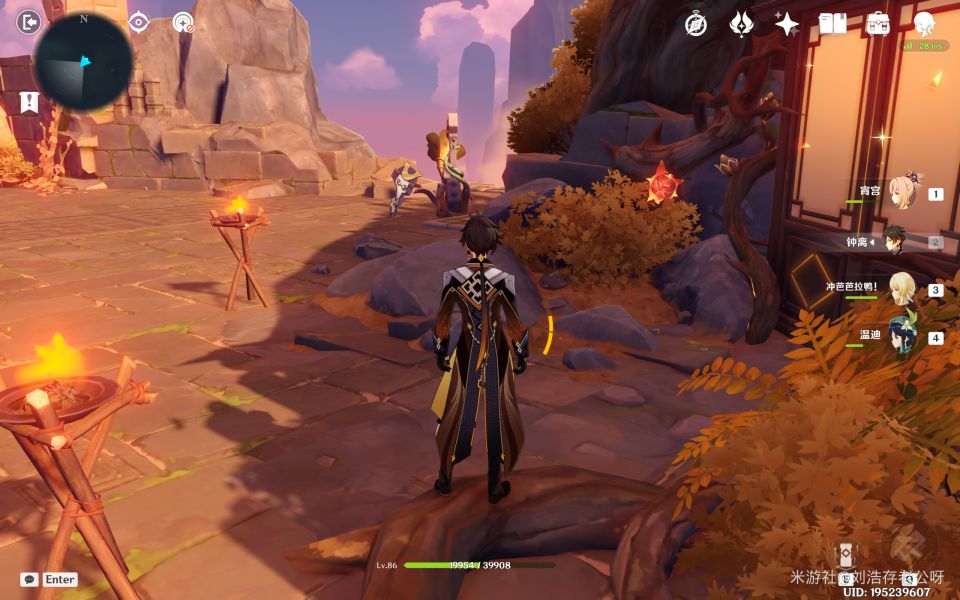The width and height of the screenshot is (960, 600).
Task: Open the compass events icon
Action: (x=696, y=24)
